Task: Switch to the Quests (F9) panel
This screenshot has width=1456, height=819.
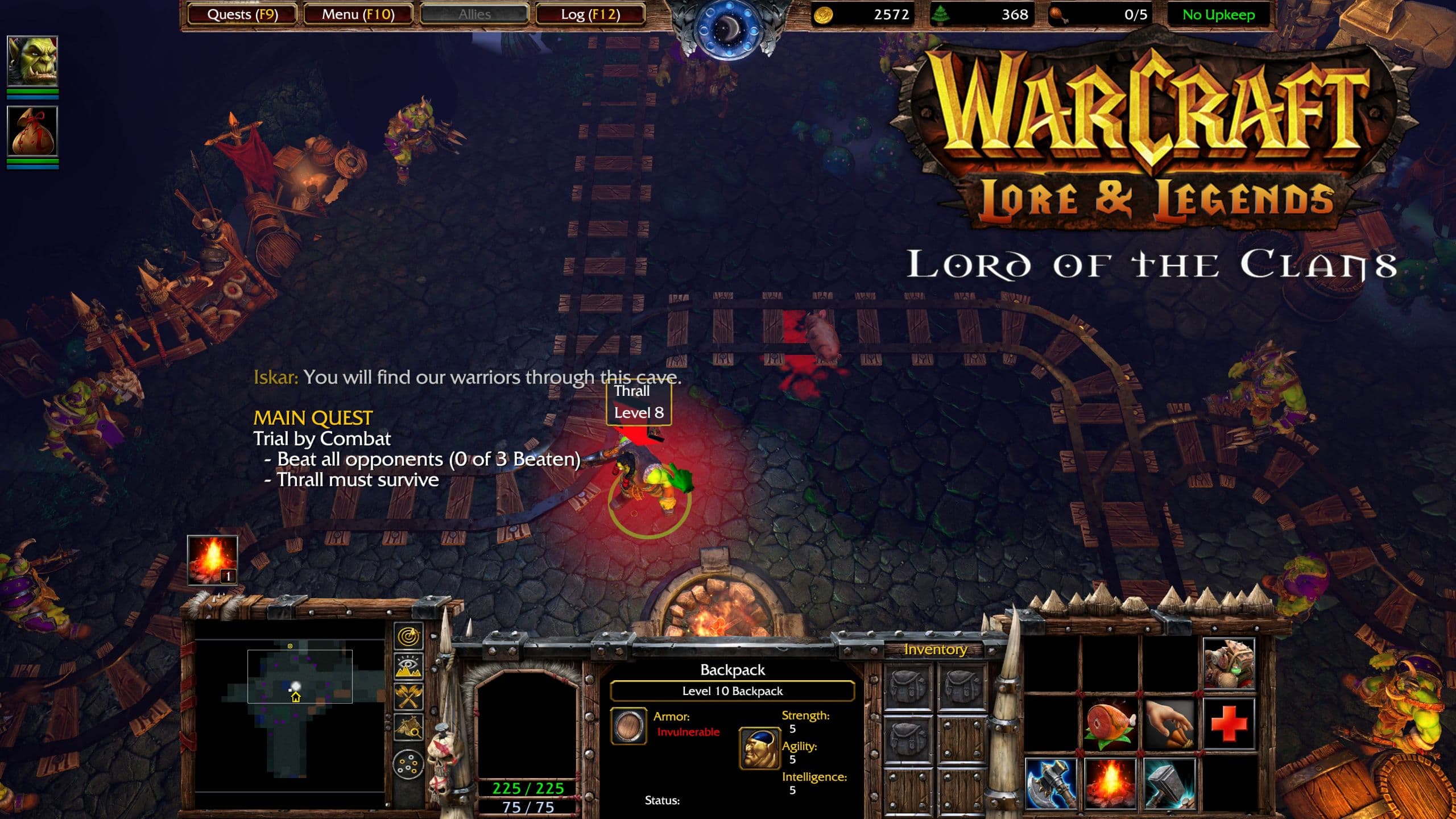Action: click(241, 14)
